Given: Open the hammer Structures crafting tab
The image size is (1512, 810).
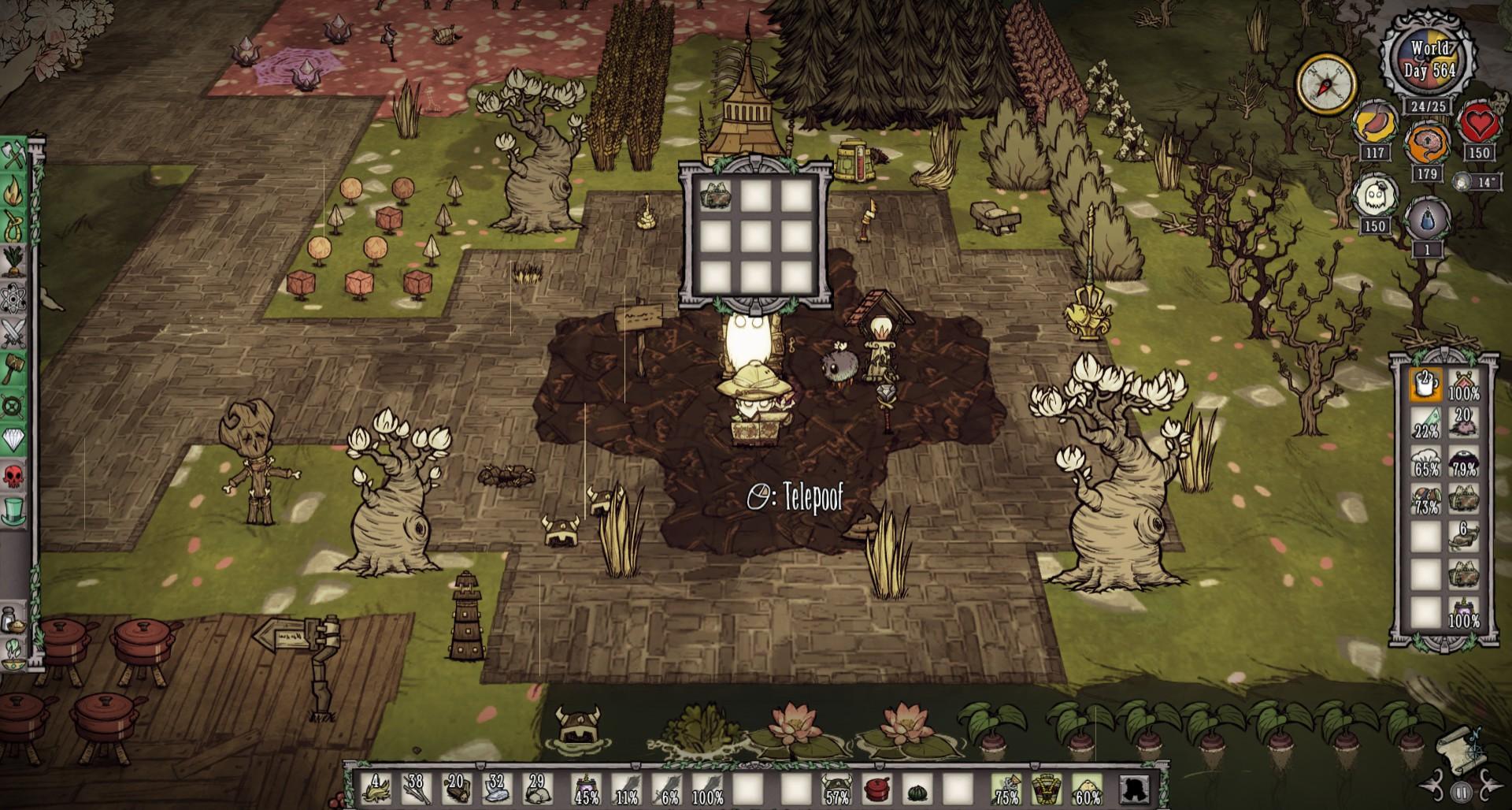Looking at the screenshot, I should (x=15, y=369).
